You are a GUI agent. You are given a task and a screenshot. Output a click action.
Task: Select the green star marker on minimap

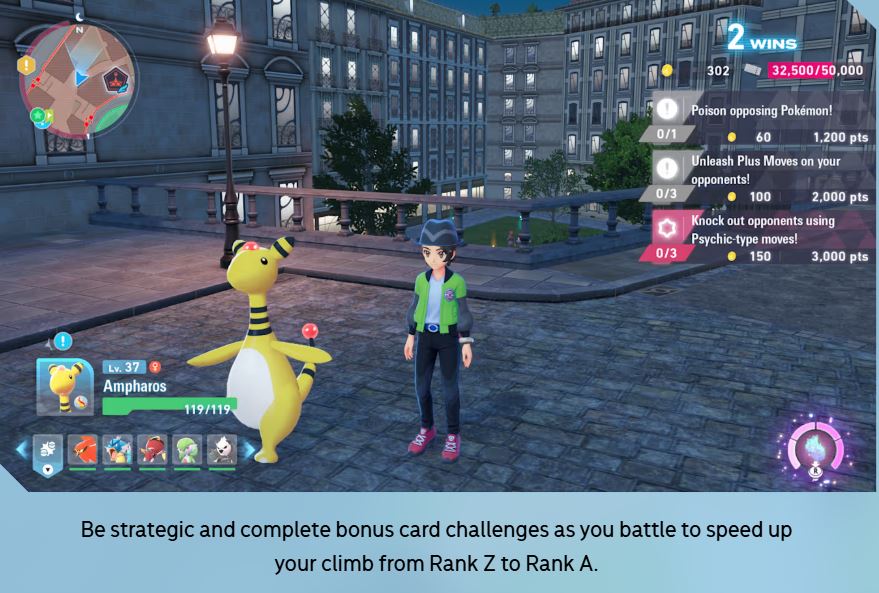pos(38,116)
